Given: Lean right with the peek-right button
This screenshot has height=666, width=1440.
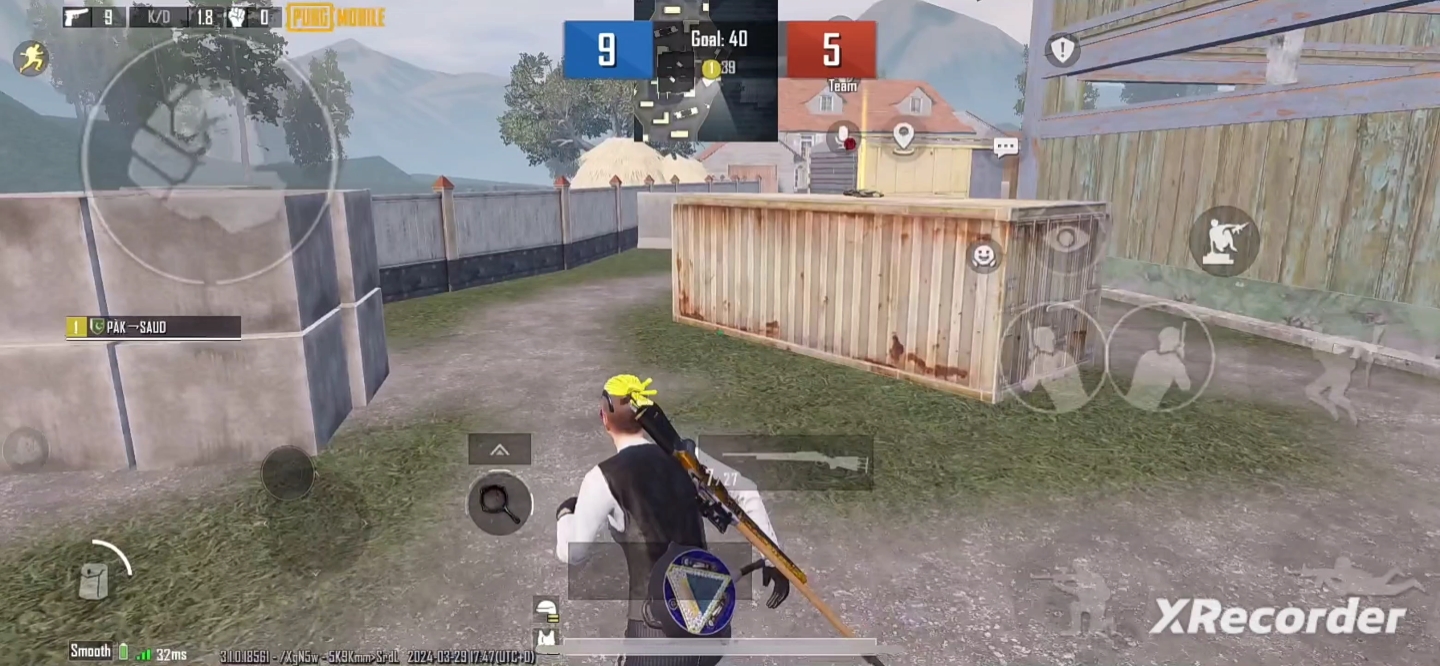Looking at the screenshot, I should point(1160,358).
